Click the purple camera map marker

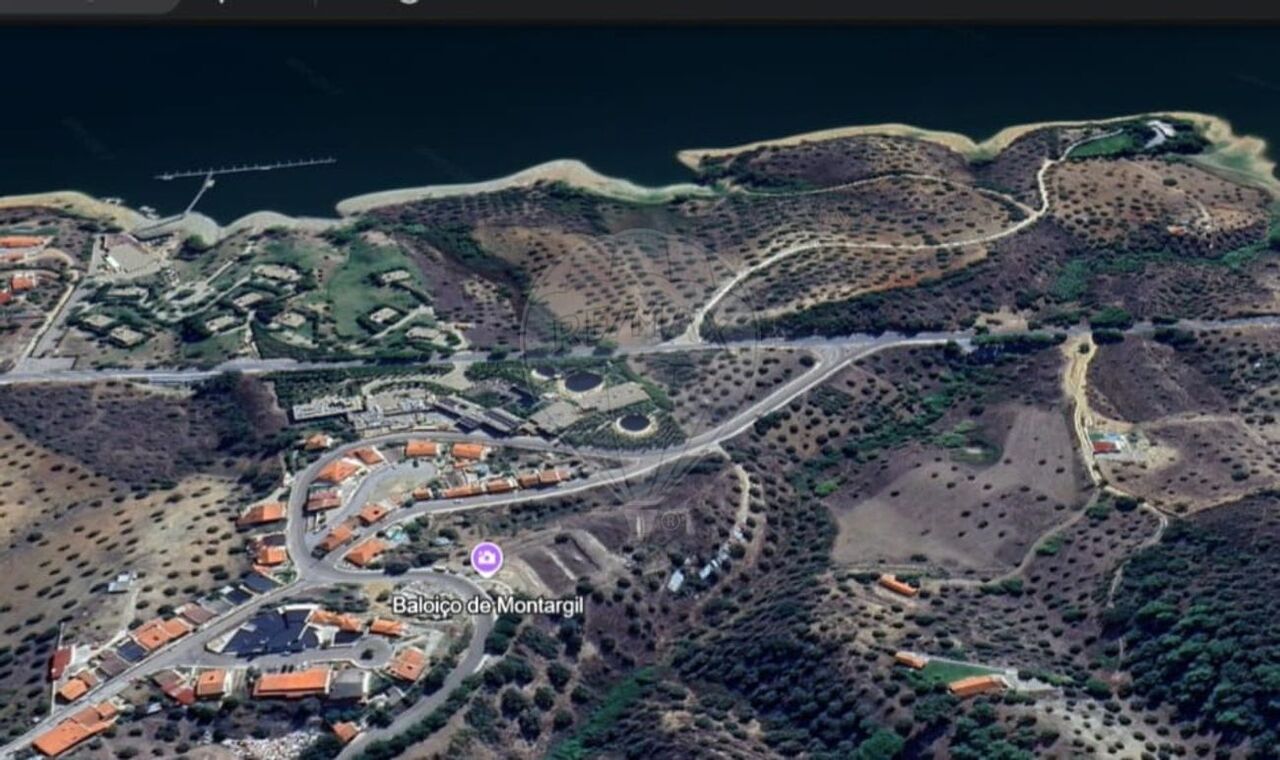pyautogui.click(x=487, y=558)
